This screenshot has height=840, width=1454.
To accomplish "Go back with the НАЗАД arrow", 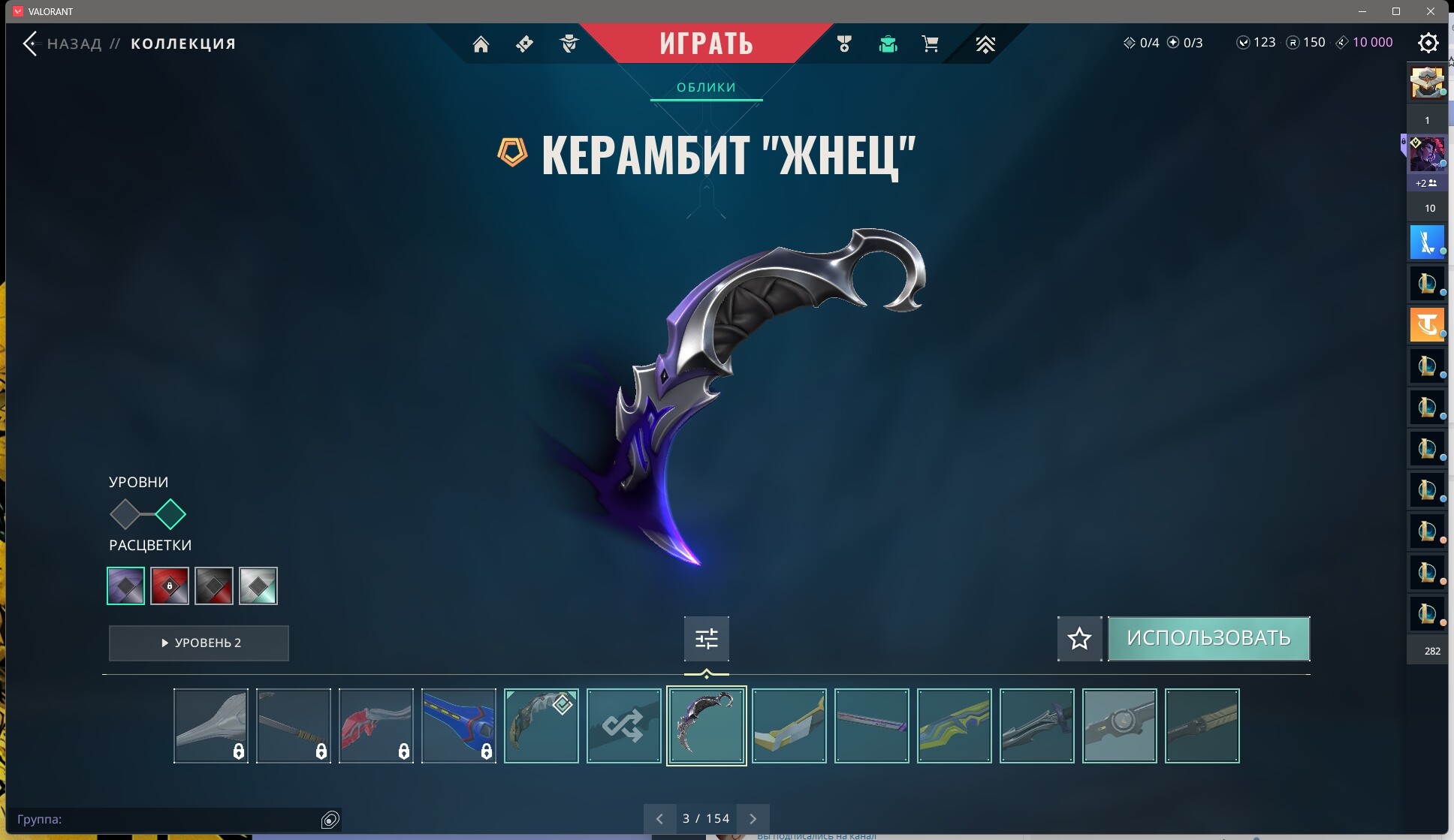I will point(31,43).
